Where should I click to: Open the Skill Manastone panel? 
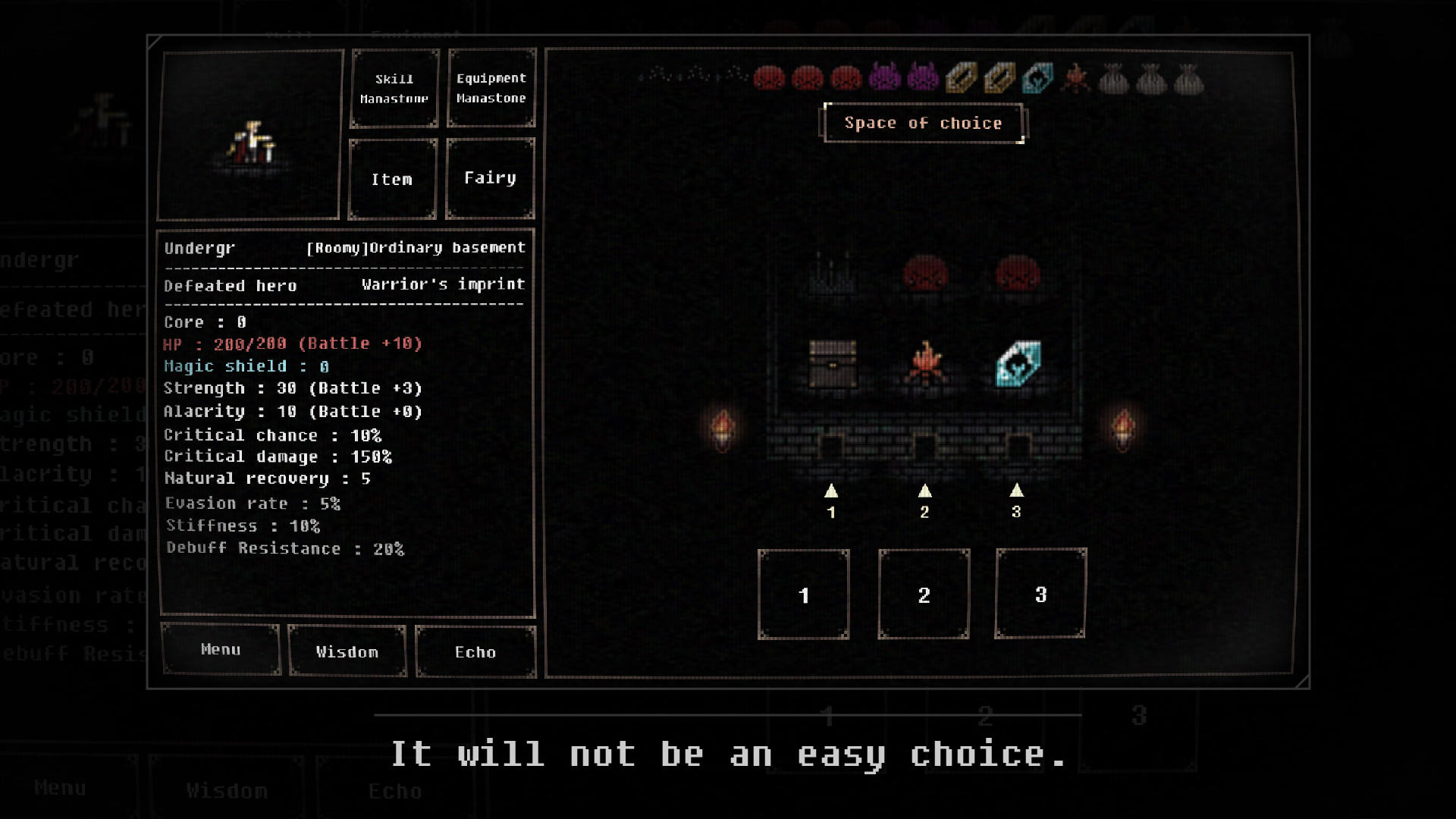pos(394,87)
